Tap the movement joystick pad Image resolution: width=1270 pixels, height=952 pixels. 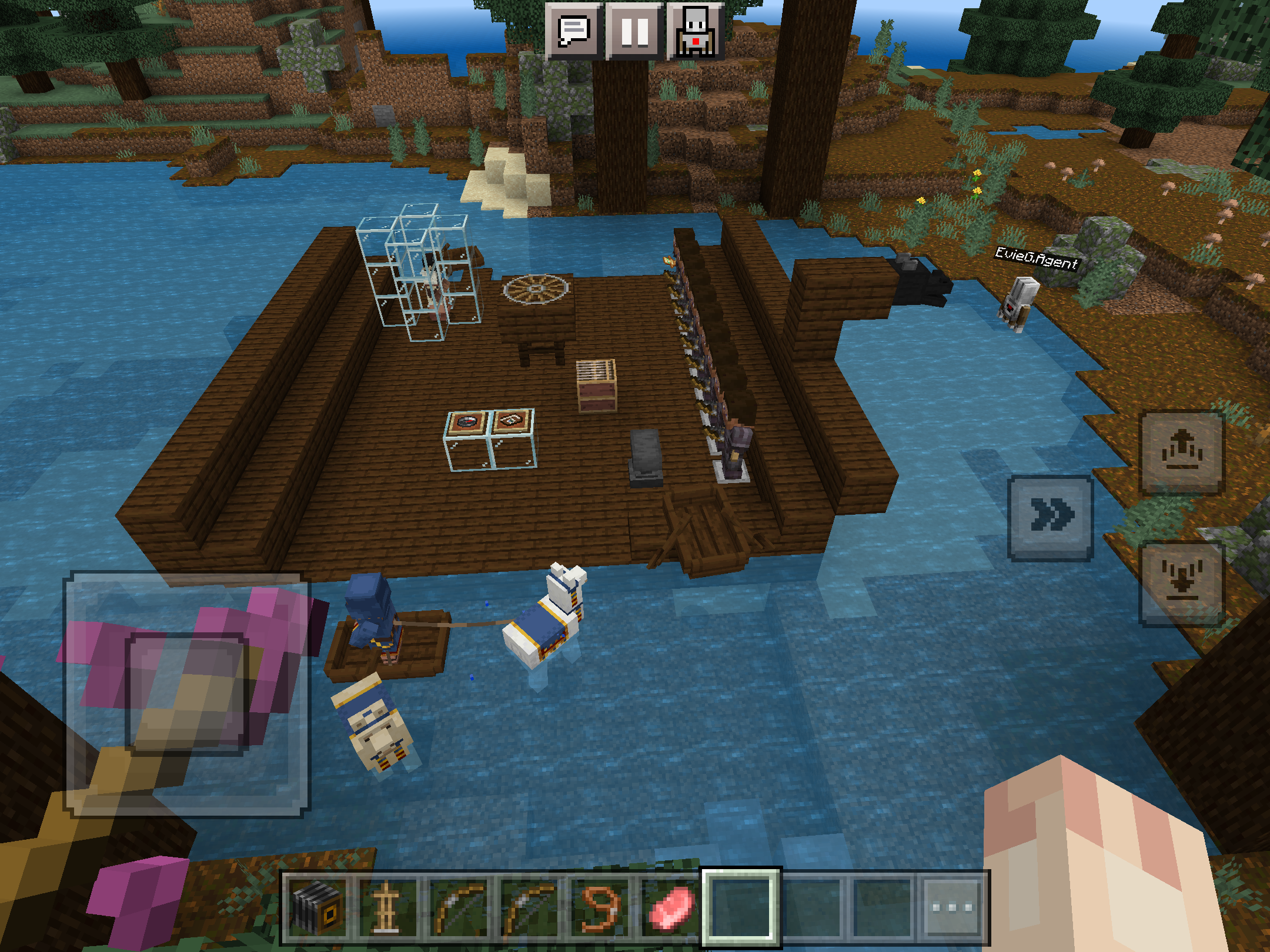[186, 693]
